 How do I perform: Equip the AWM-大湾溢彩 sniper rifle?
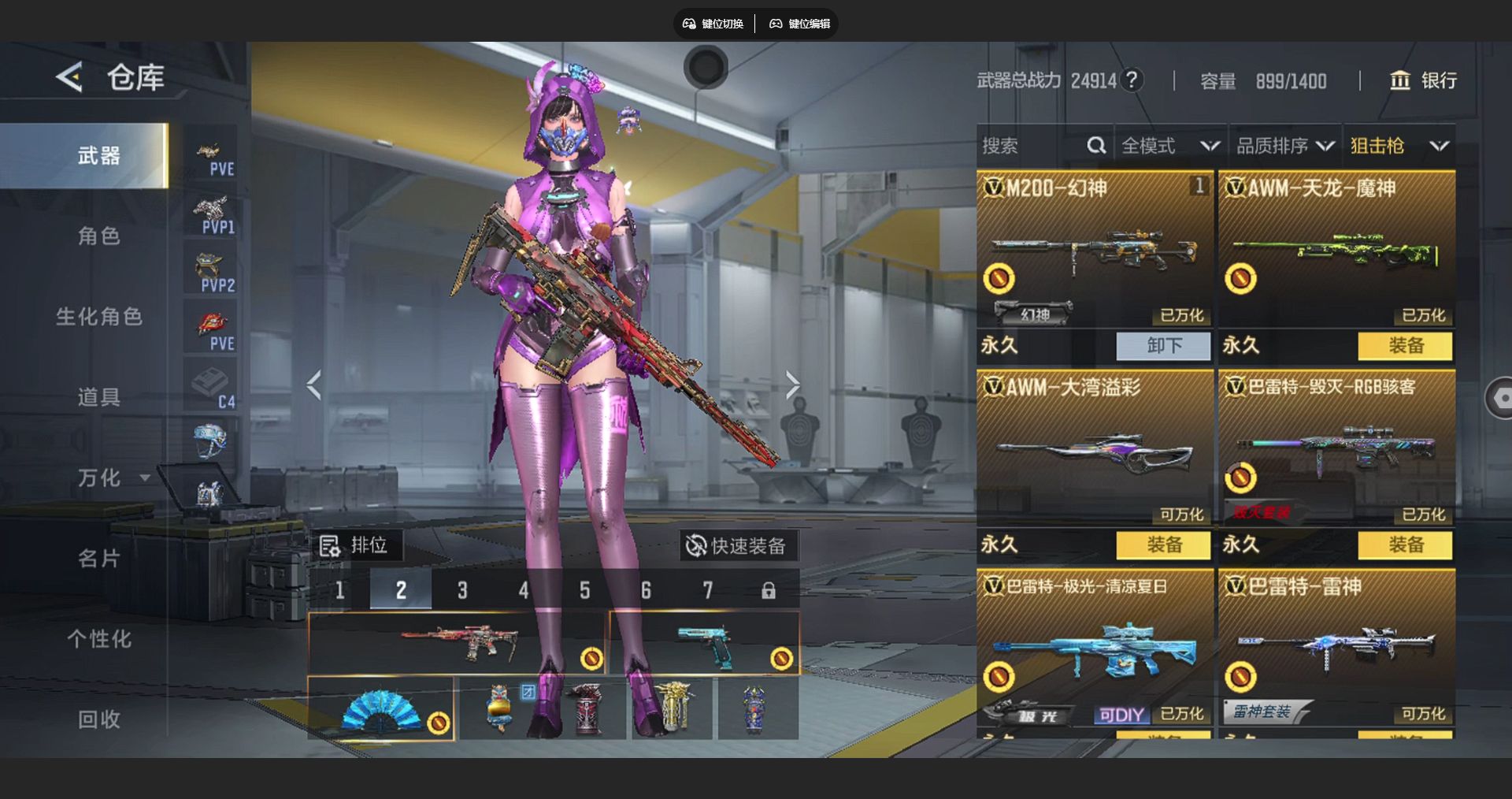(1163, 545)
